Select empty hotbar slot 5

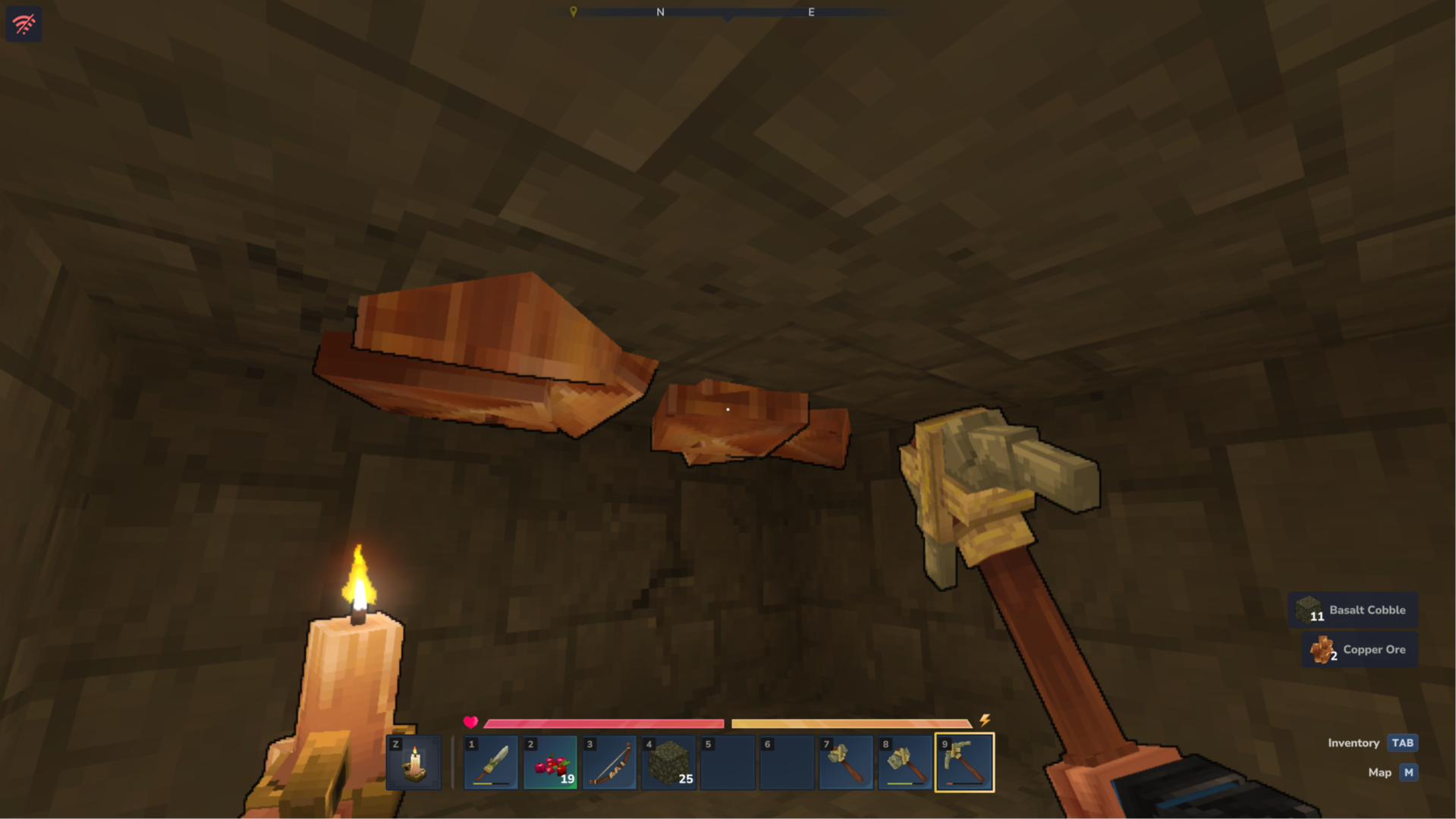[728, 762]
